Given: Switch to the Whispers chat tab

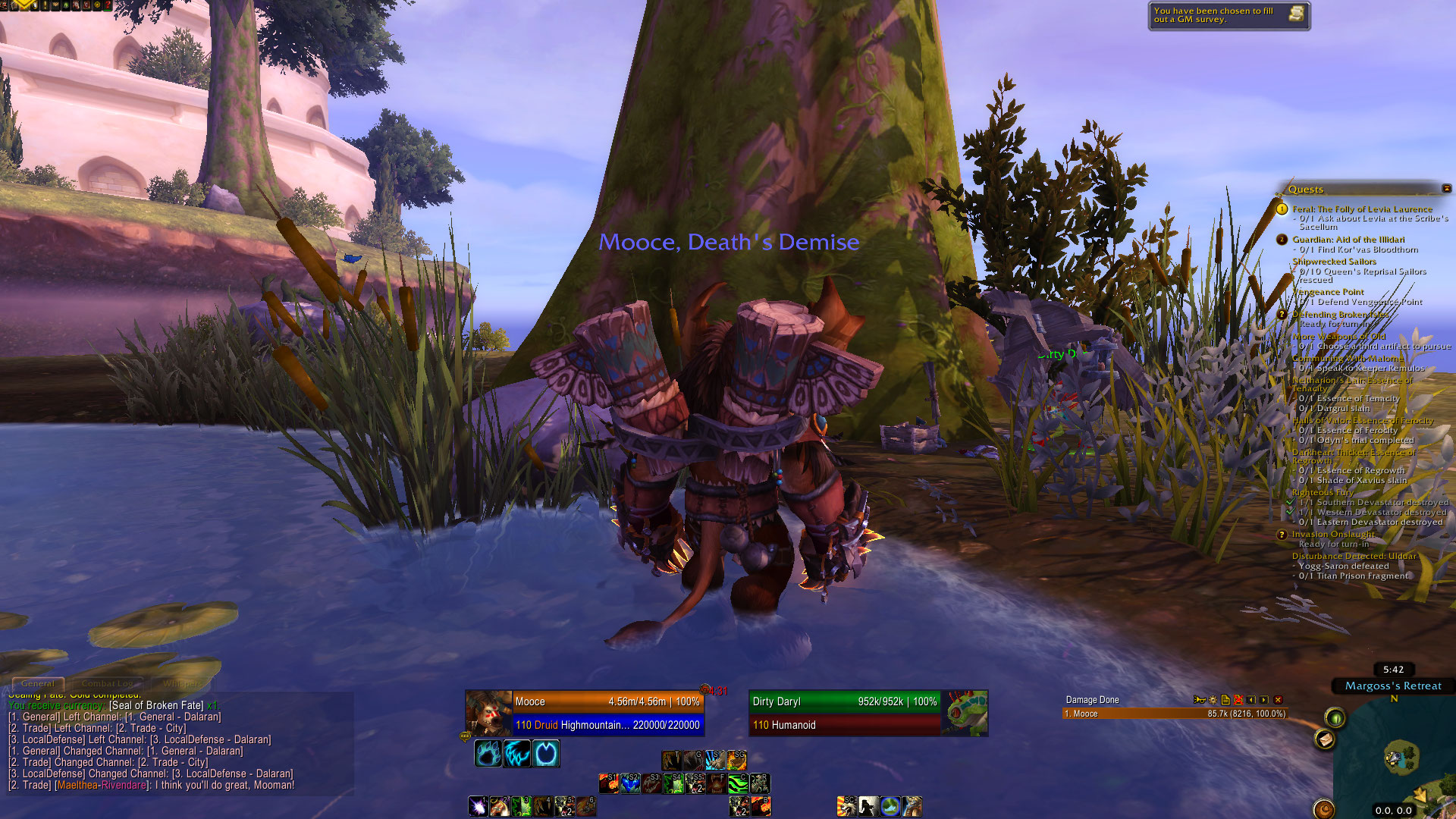Looking at the screenshot, I should point(182,683).
